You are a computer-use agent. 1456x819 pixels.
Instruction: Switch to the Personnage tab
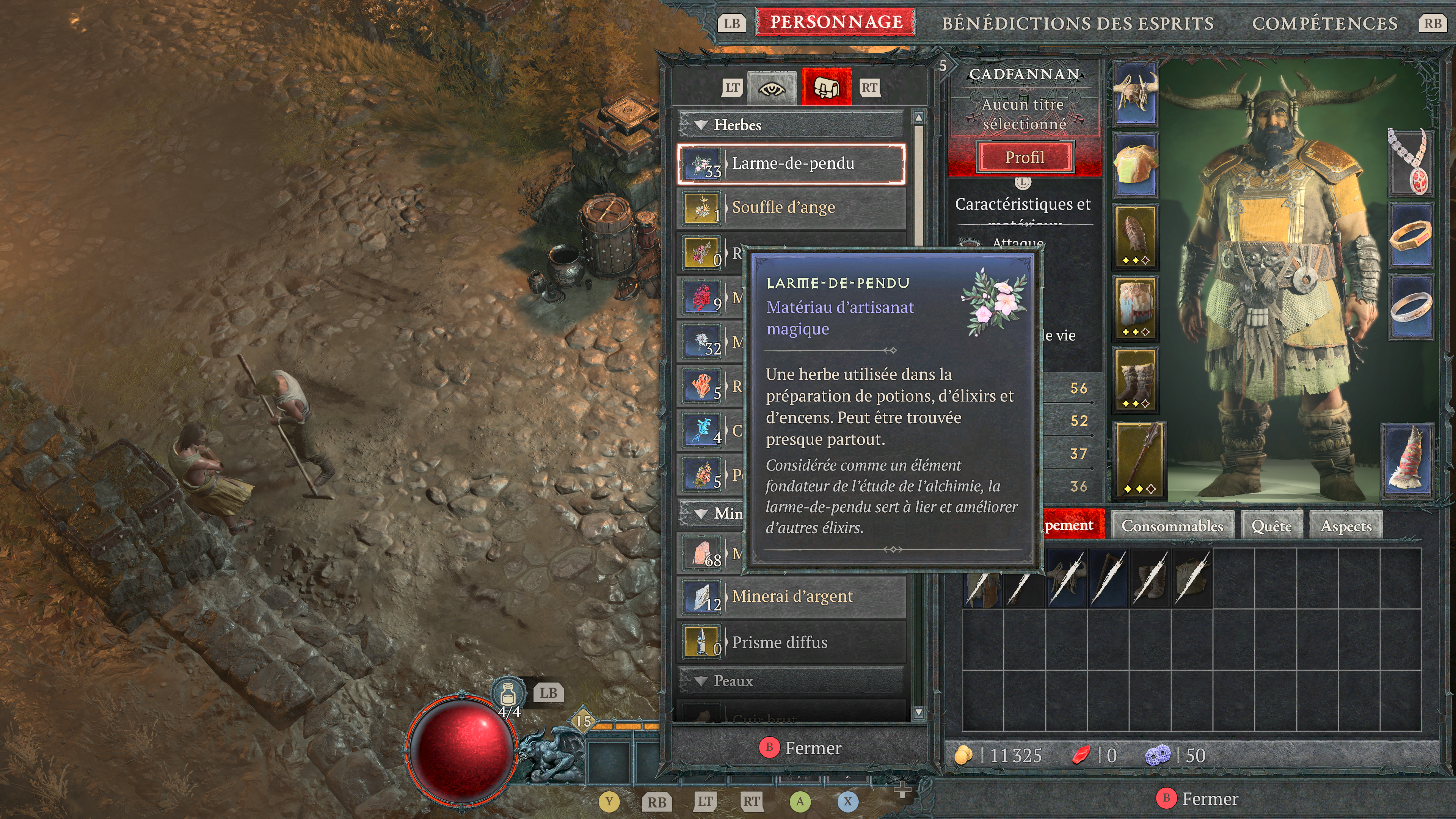[x=836, y=23]
